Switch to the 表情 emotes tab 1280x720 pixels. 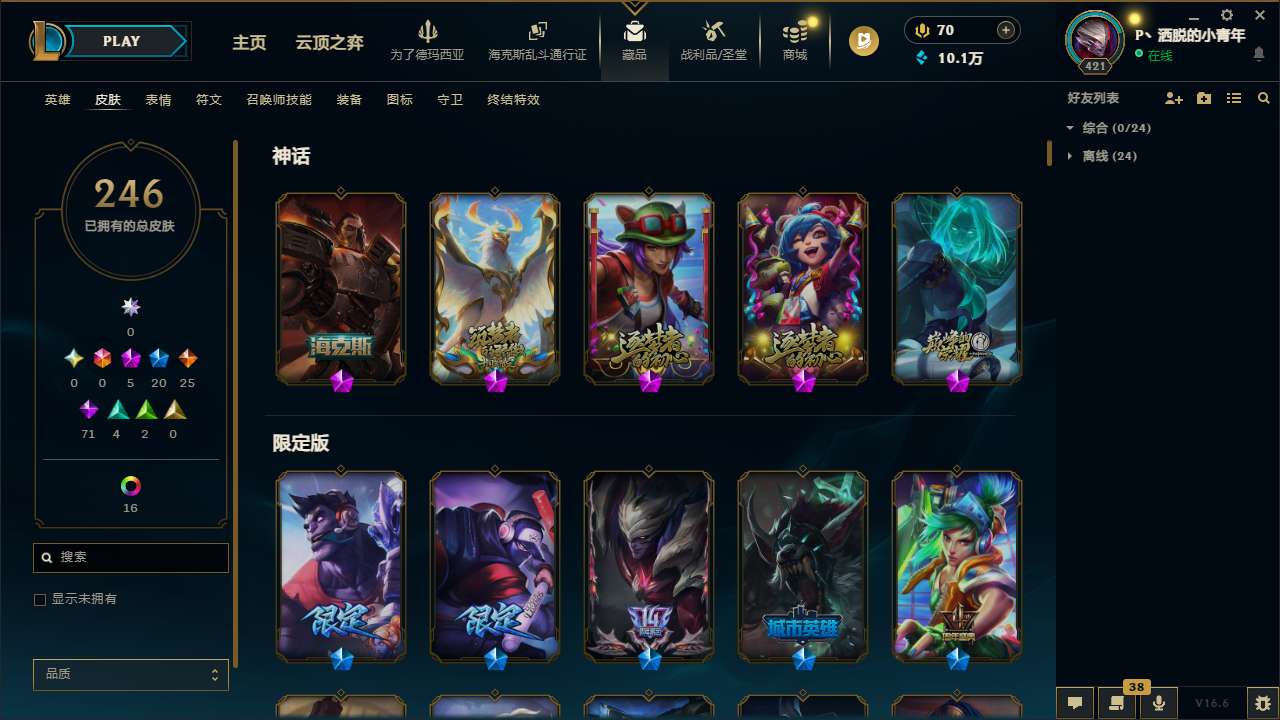tap(157, 100)
